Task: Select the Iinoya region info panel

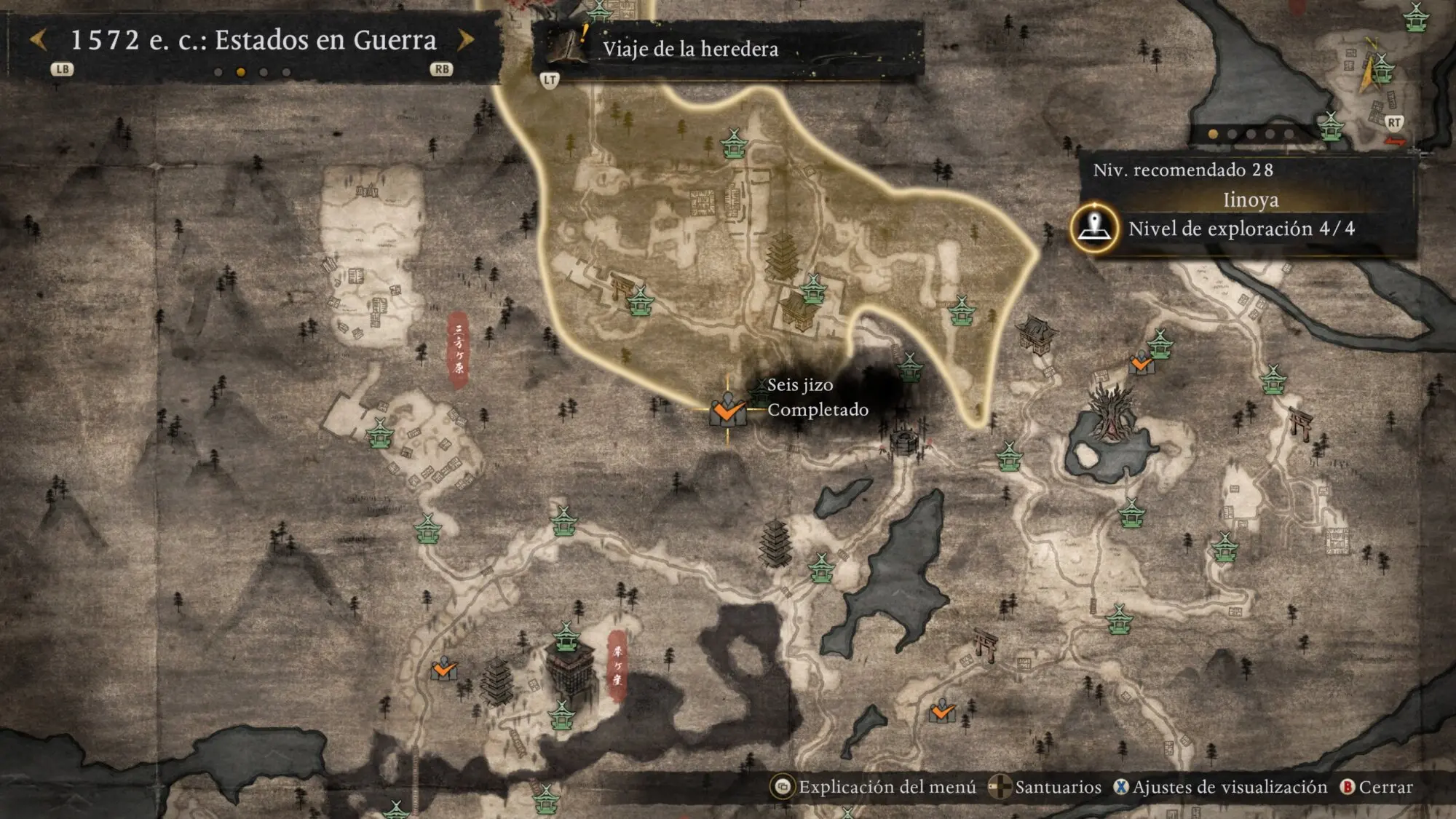Action: coord(1249,199)
